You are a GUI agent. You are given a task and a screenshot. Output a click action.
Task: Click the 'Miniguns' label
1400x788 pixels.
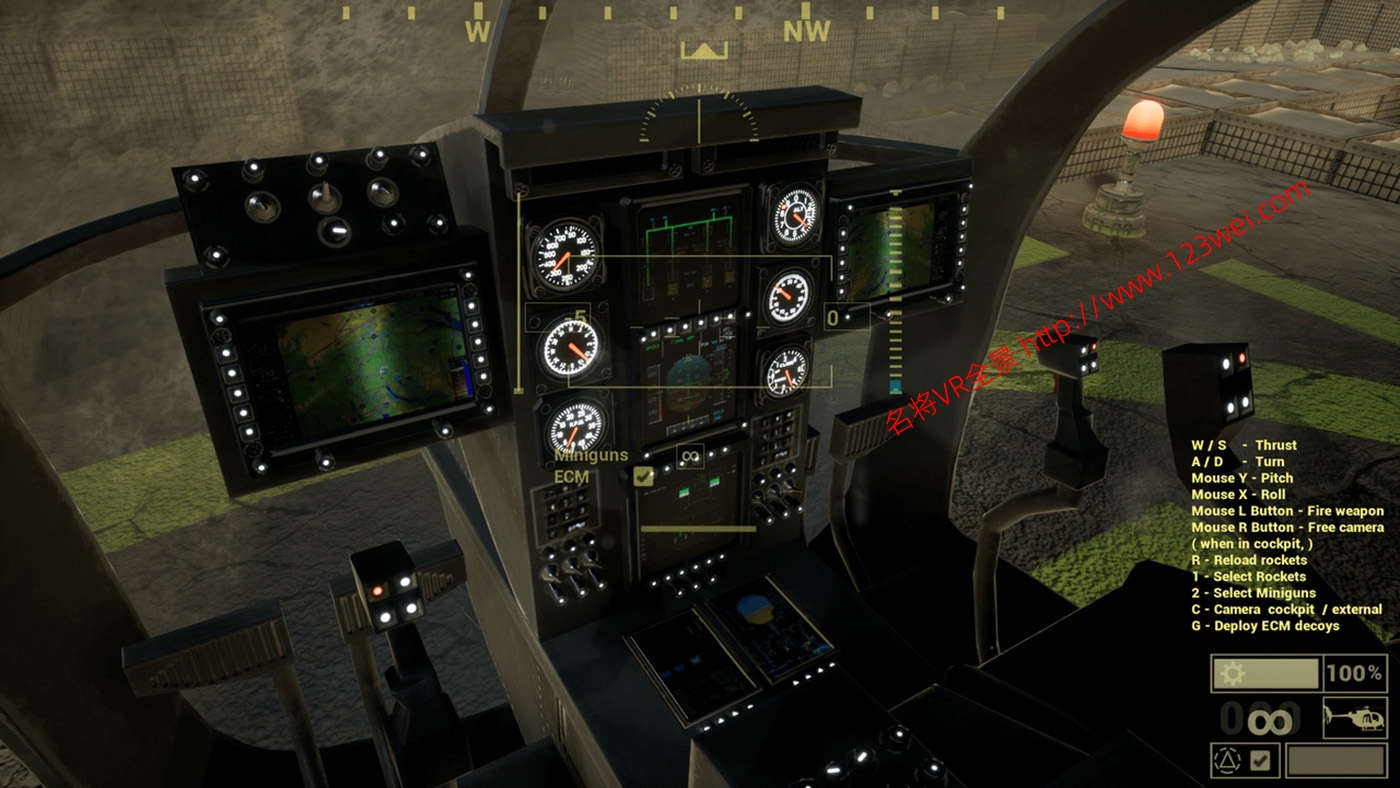point(590,455)
